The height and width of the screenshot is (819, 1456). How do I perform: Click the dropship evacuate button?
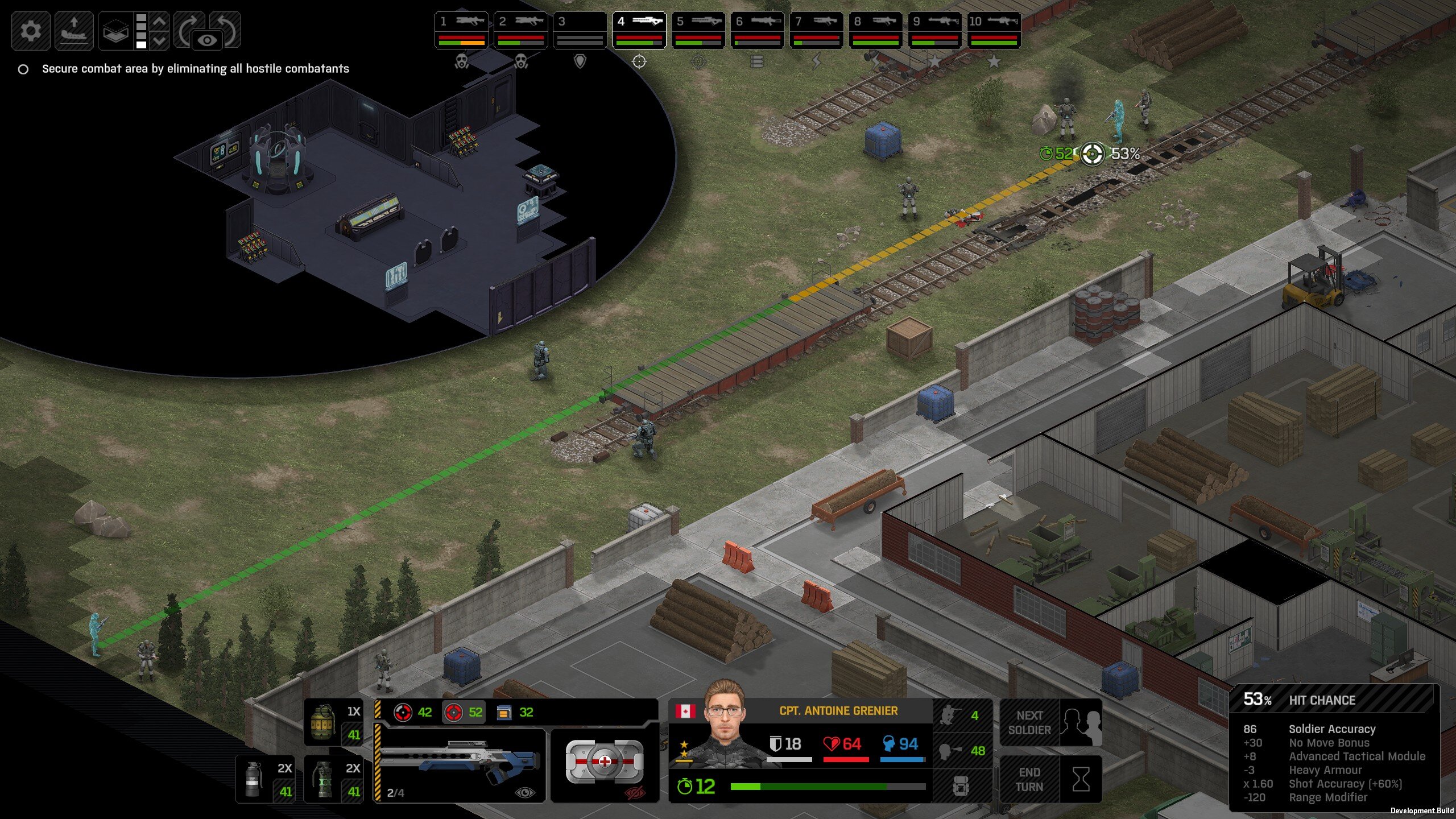(x=74, y=30)
